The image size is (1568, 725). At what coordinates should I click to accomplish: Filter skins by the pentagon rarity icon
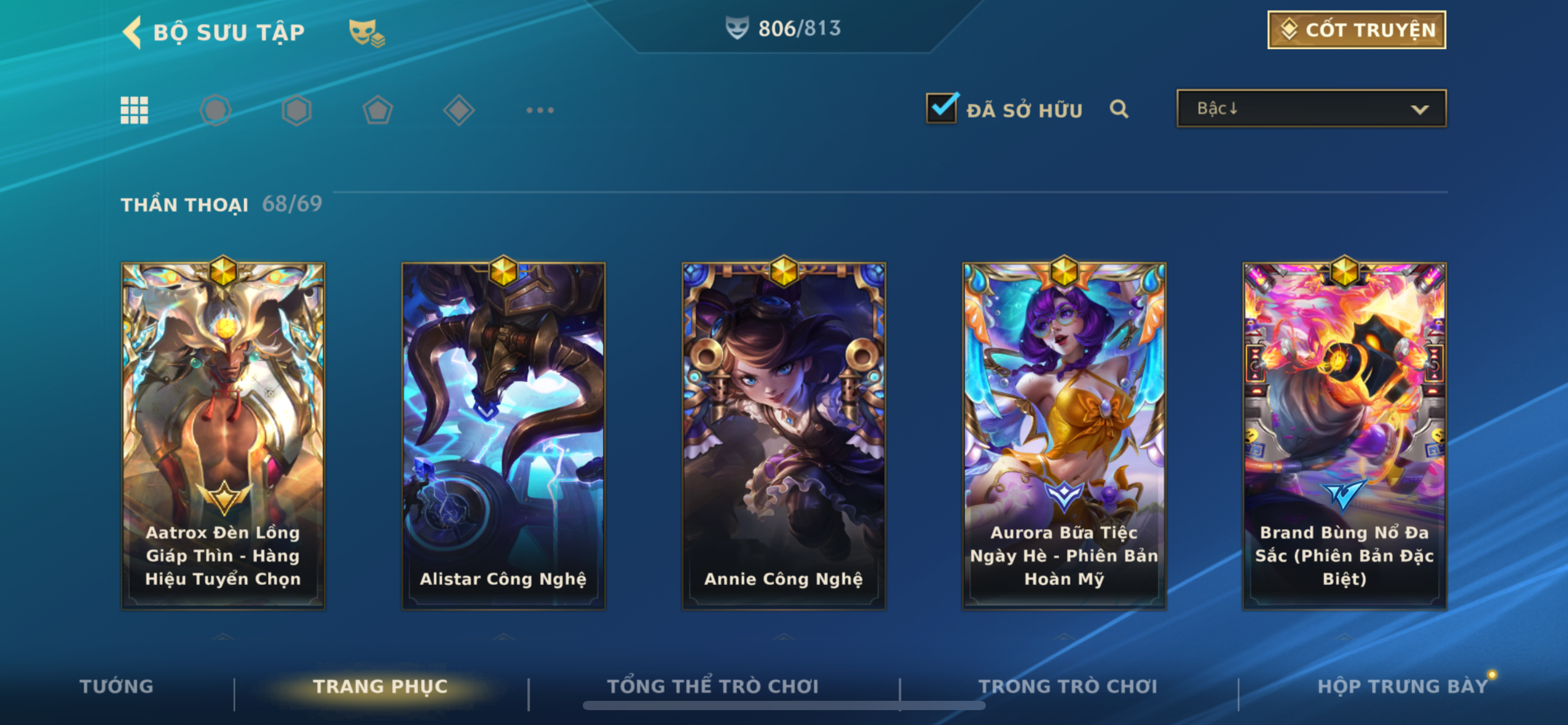(378, 110)
